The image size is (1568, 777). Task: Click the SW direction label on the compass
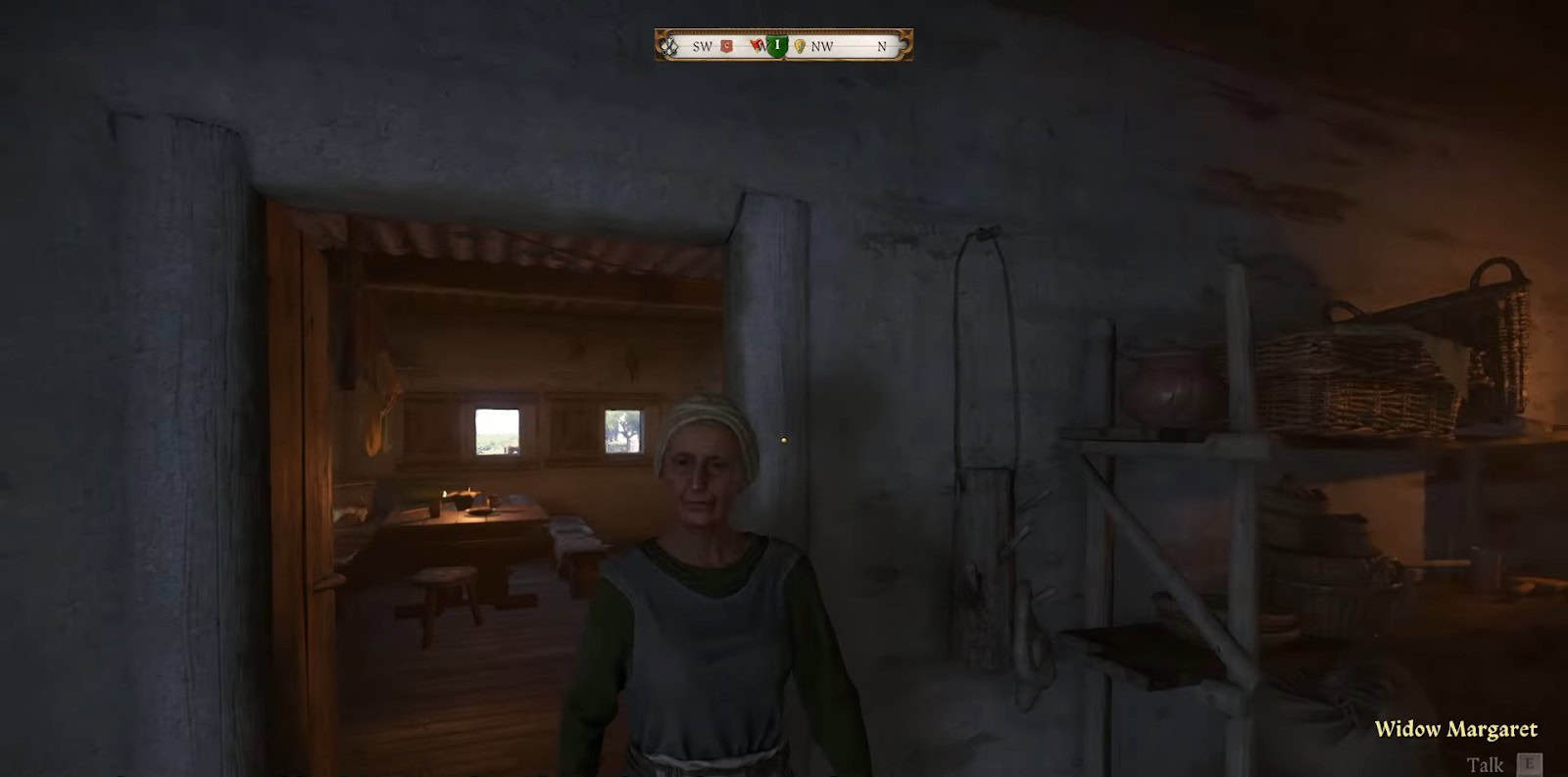[703, 46]
